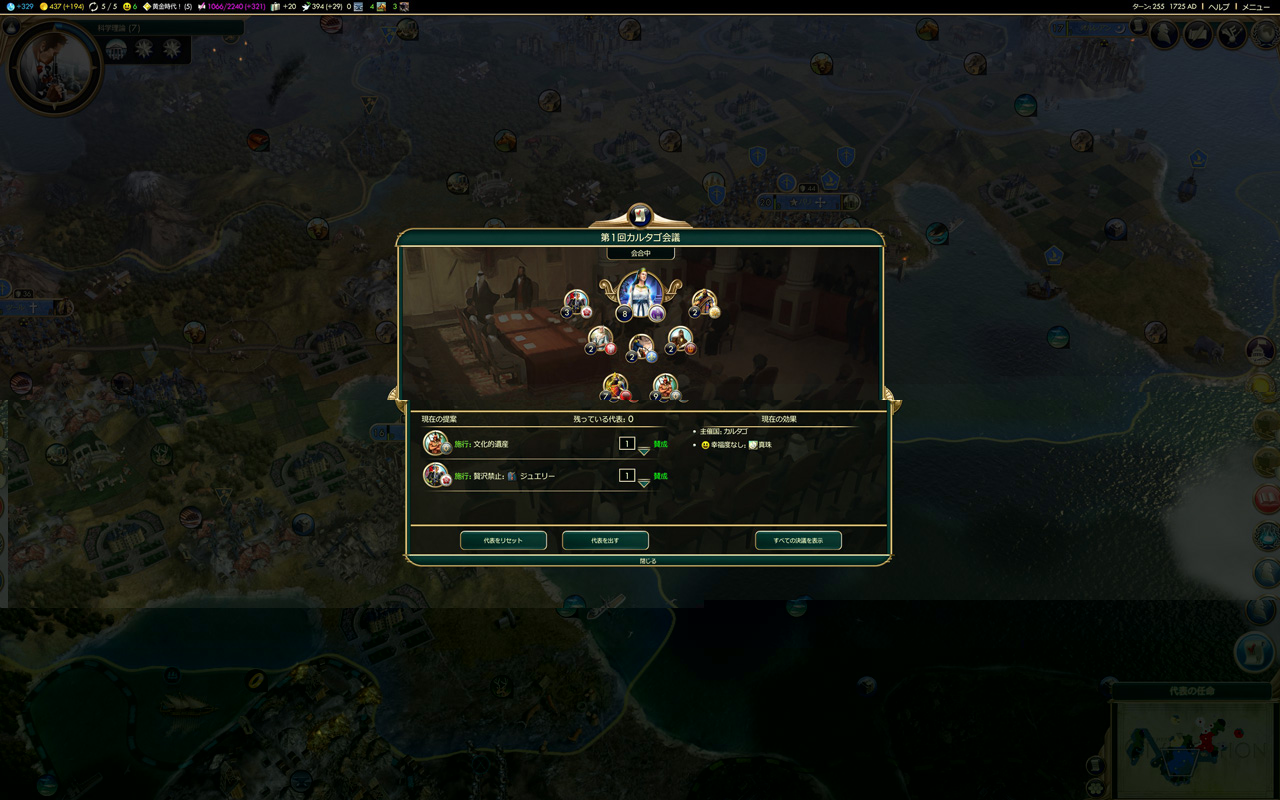Screen dimensions: 1280x800
Task: Lower vote on 文化的遺産 proposal arrow
Action: tap(644, 452)
